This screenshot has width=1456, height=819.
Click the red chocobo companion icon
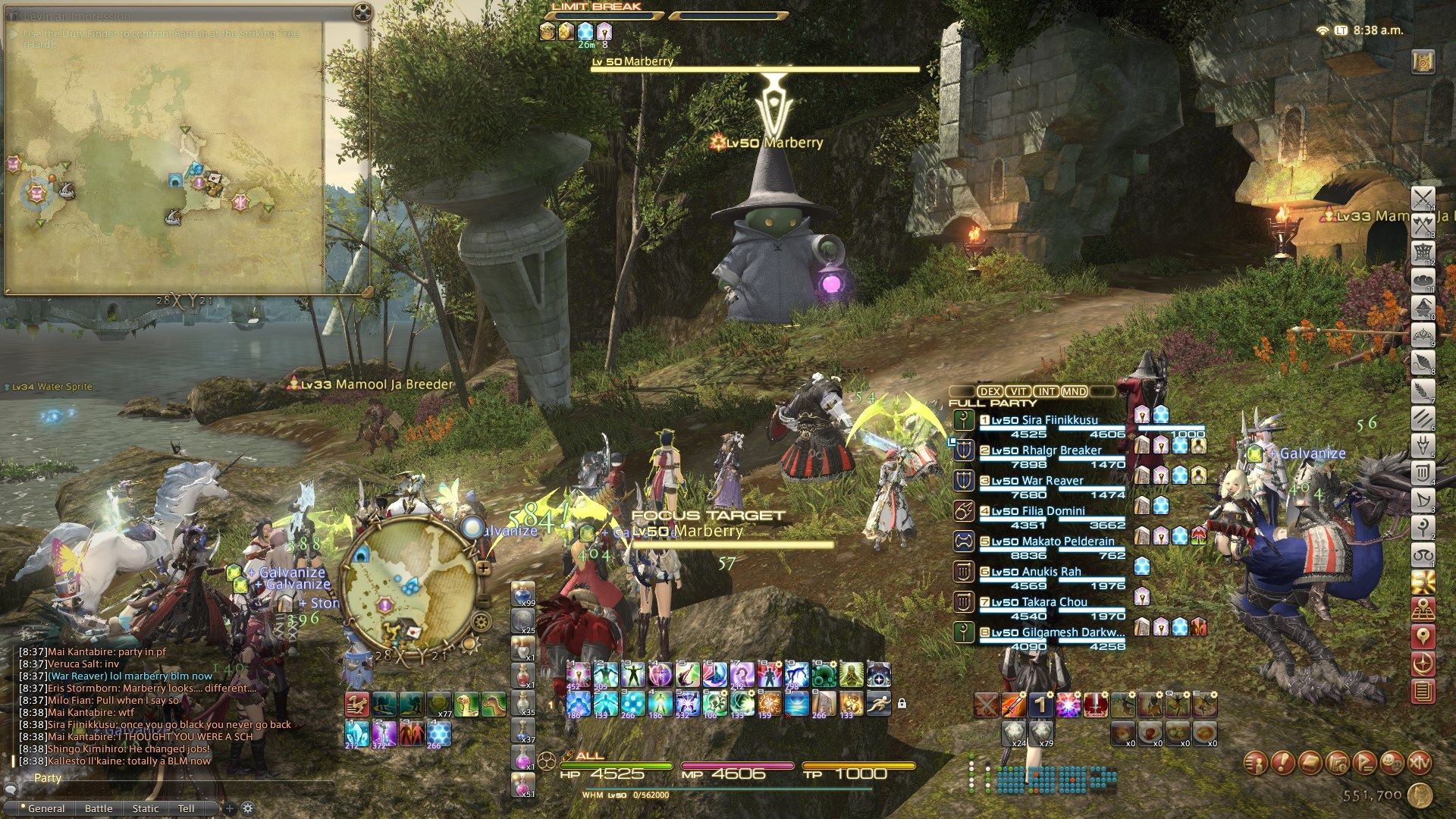pyautogui.click(x=356, y=704)
